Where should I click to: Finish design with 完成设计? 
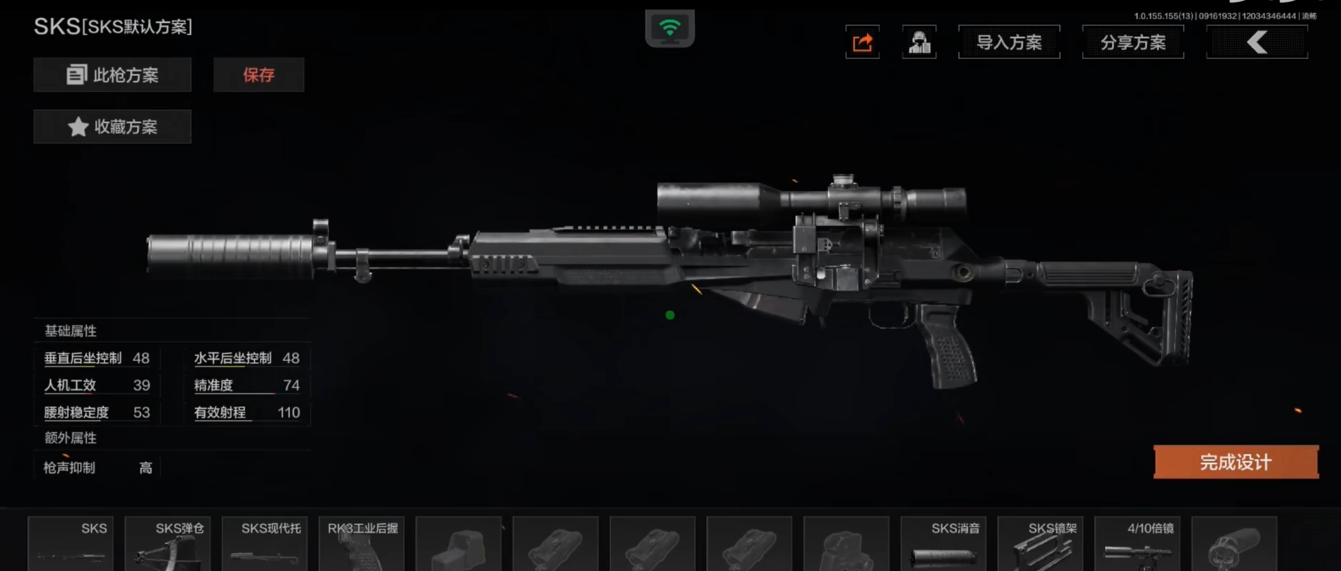(x=1235, y=462)
